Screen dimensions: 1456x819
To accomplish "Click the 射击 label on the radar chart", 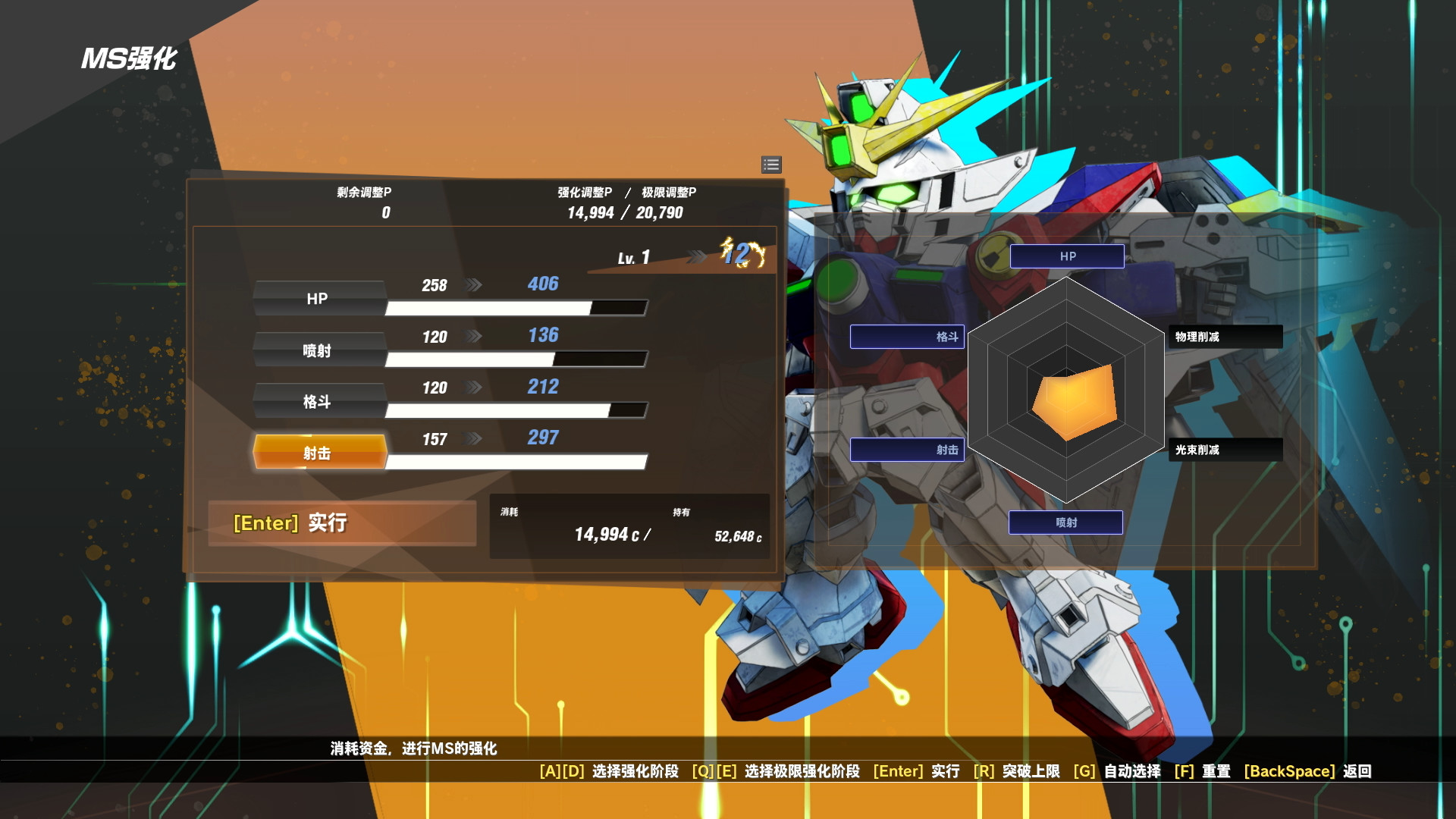I will [x=907, y=450].
